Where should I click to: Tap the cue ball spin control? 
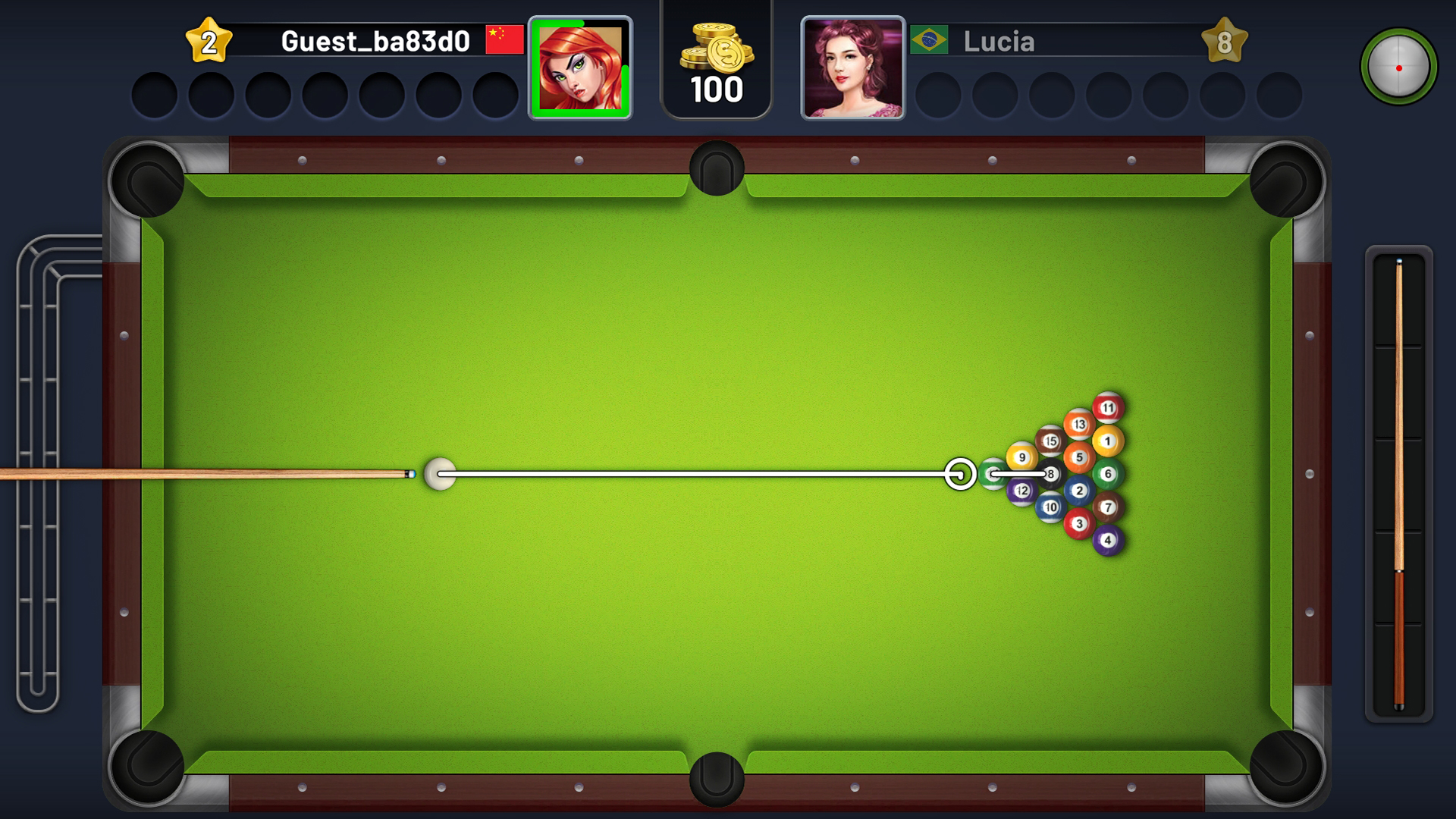tap(1400, 67)
